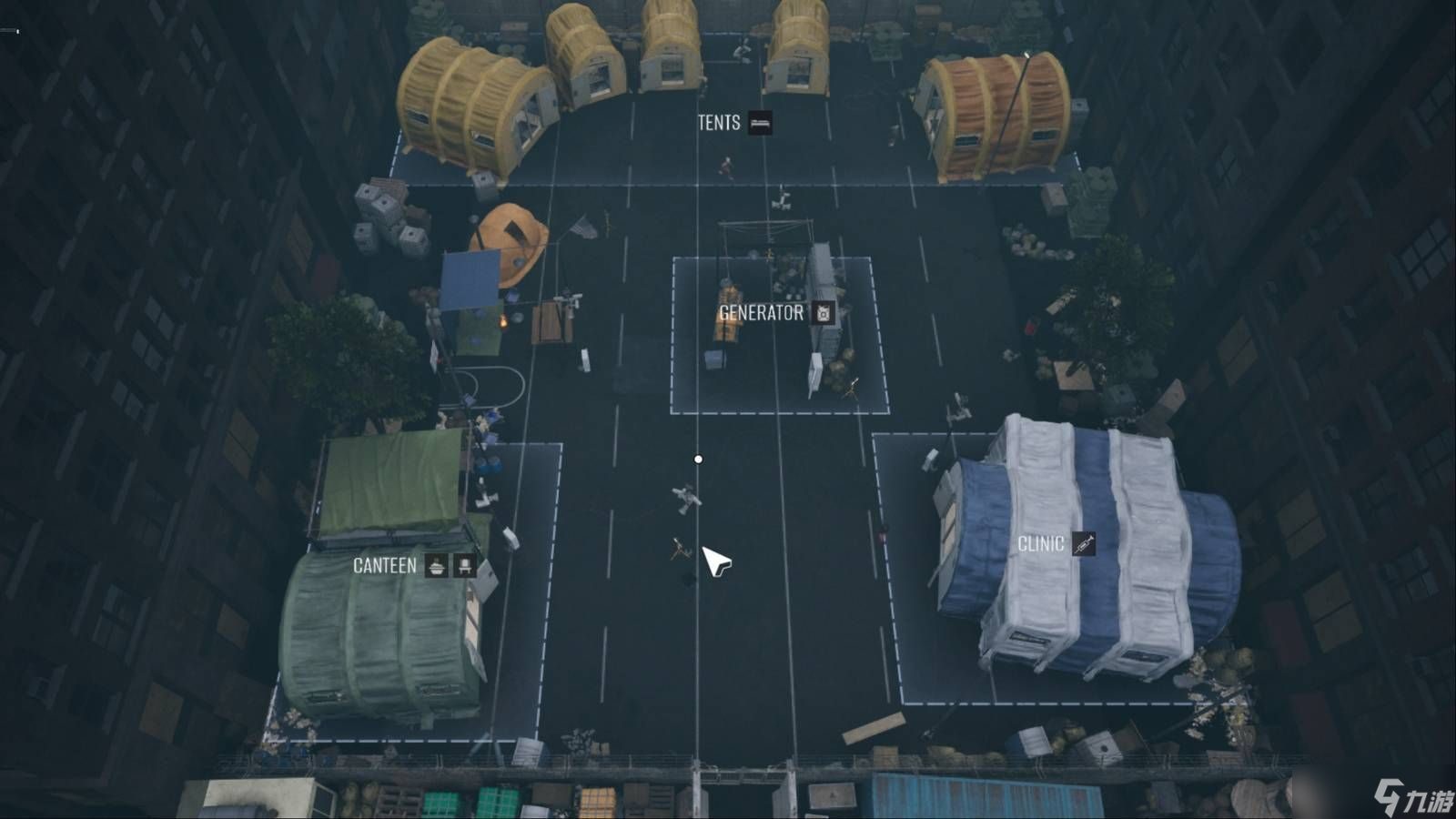Click the TENTS zone label
Image resolution: width=1456 pixels, height=819 pixels.
[x=718, y=124]
